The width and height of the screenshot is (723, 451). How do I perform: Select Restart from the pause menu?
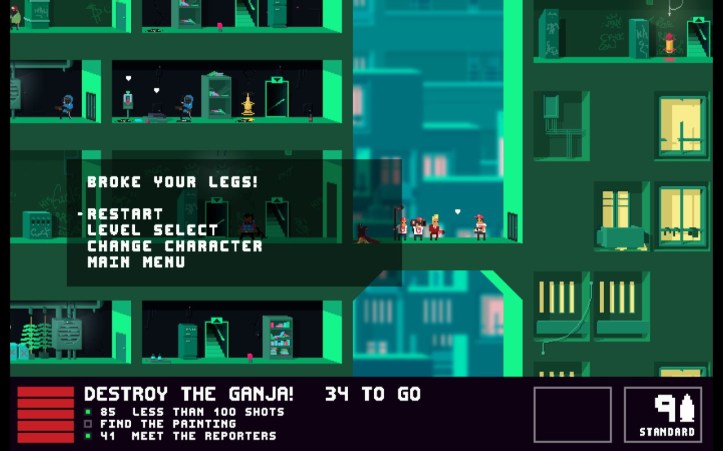(x=125, y=214)
